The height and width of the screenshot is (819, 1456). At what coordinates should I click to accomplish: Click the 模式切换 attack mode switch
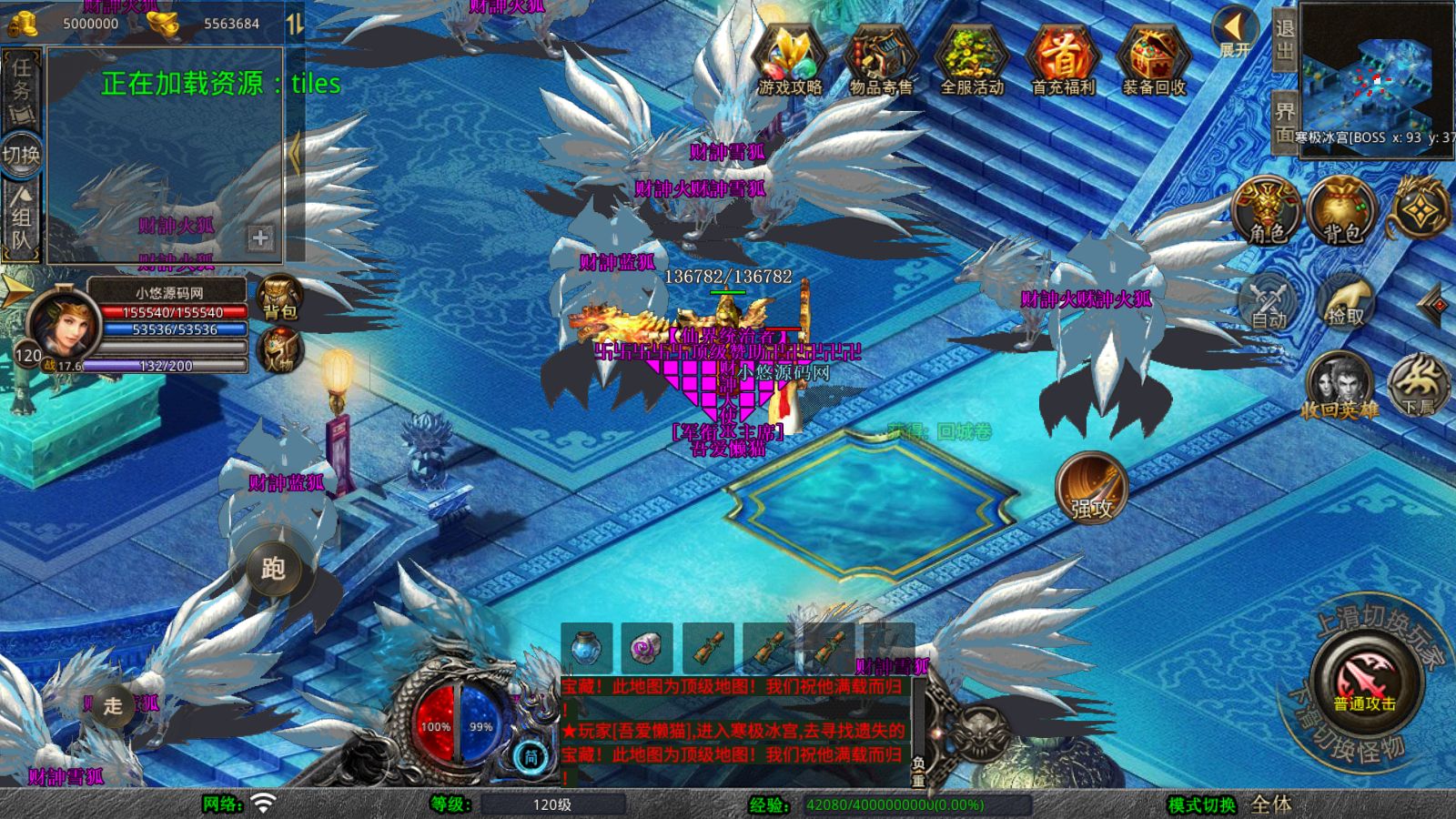[1202, 804]
